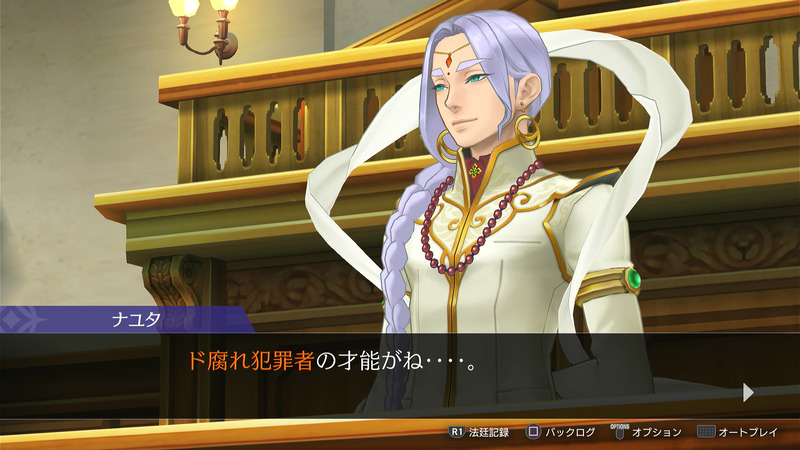
Task: Toggle オートプレイ autoplay mode
Action: pos(738,432)
